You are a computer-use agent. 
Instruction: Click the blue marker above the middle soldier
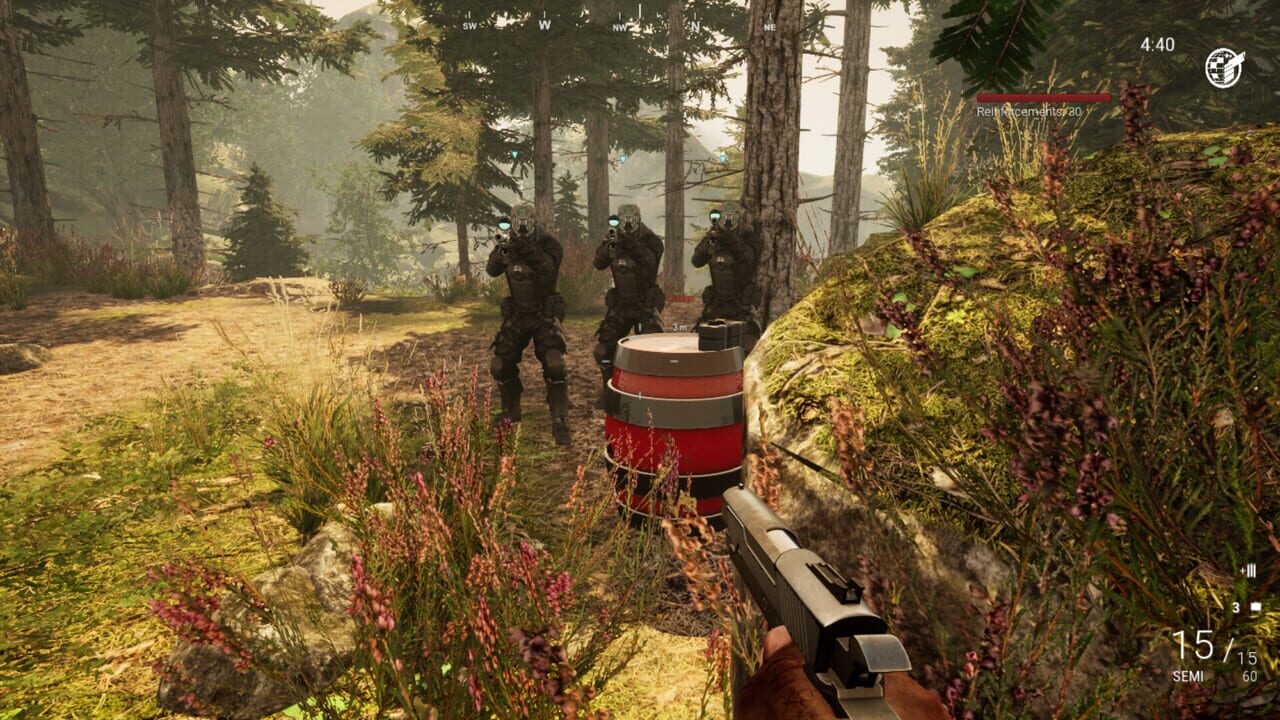[x=623, y=157]
